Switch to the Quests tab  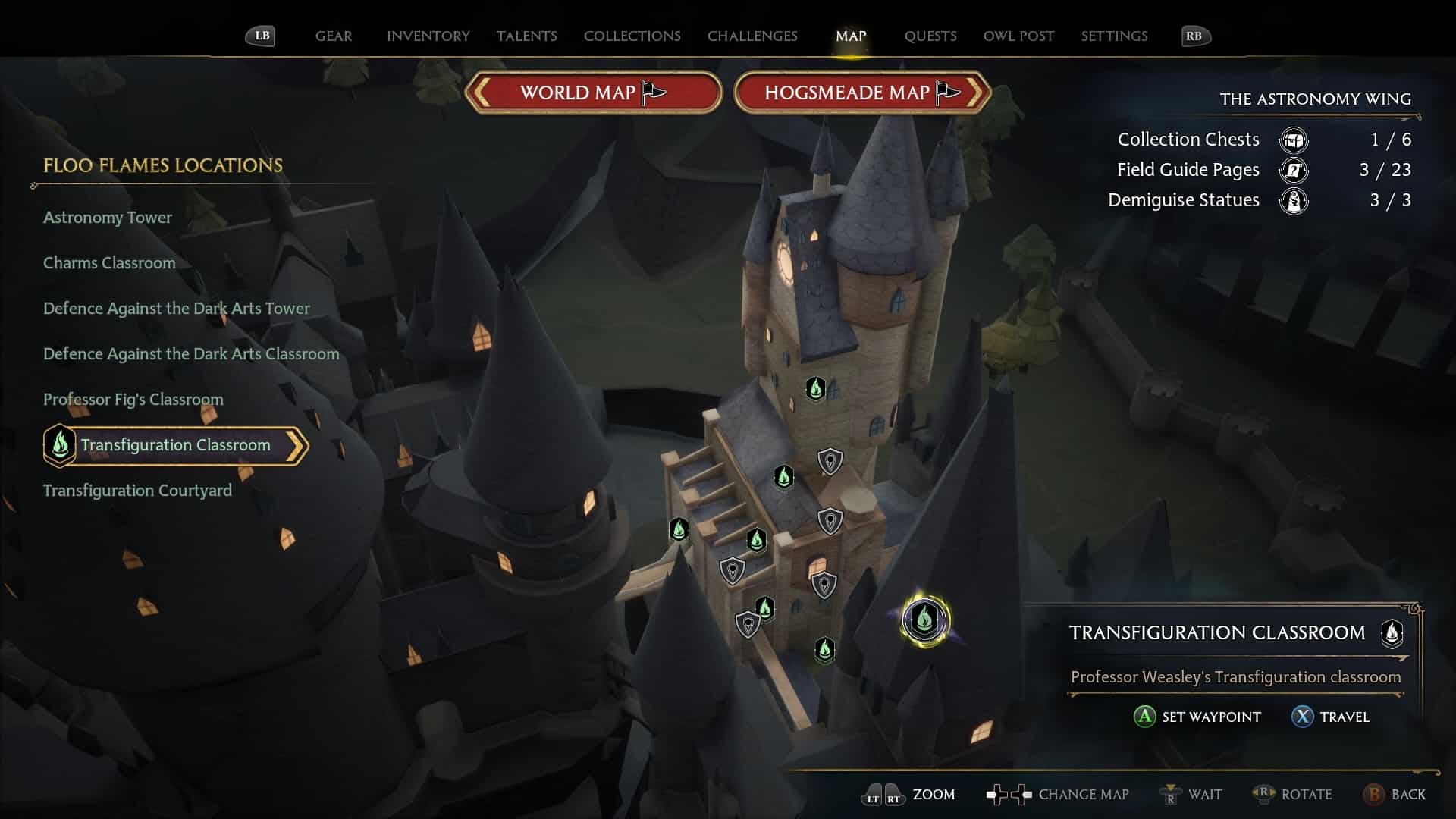coord(930,36)
